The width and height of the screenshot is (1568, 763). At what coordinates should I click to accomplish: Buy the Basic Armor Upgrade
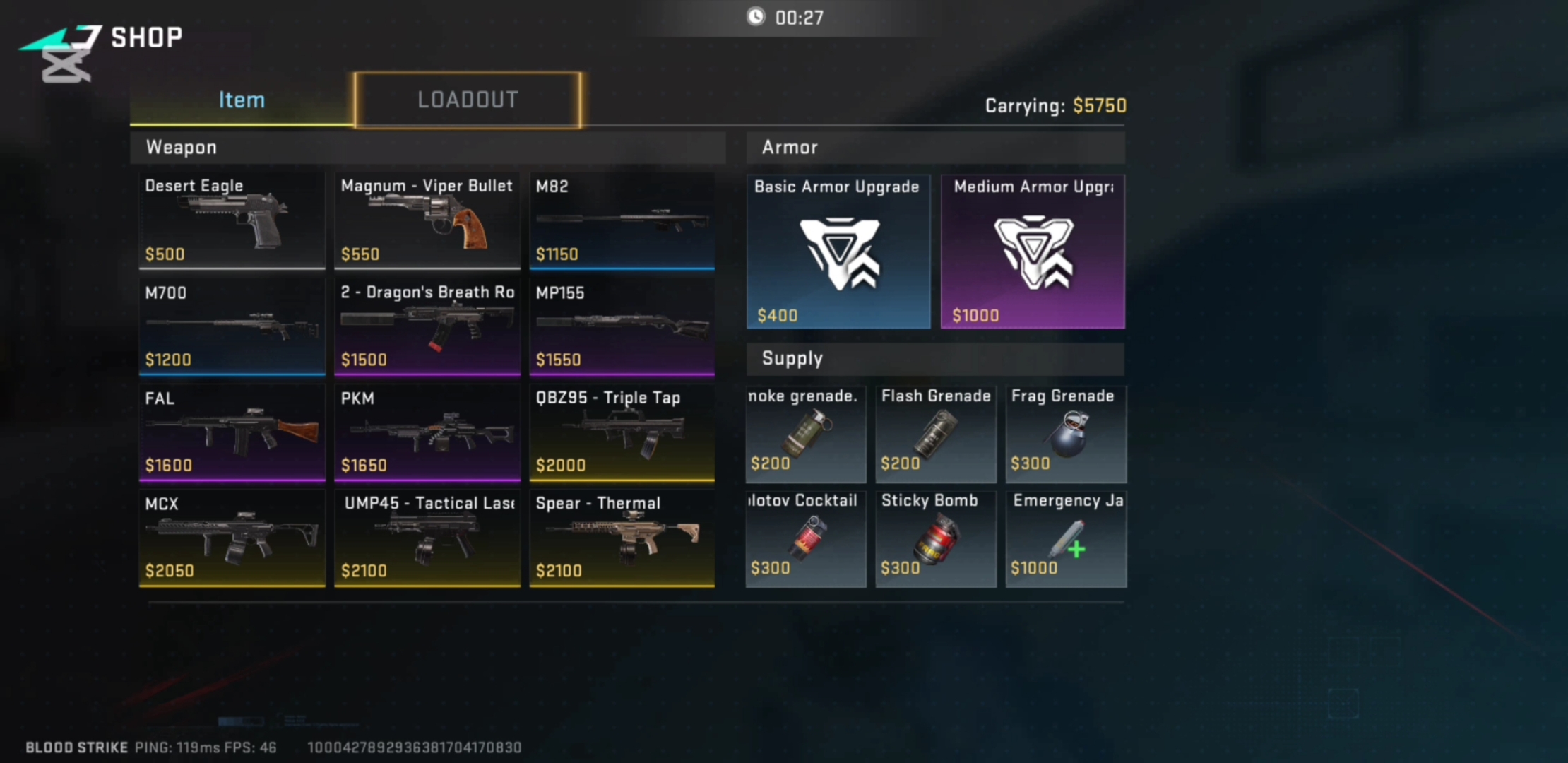pyautogui.click(x=838, y=252)
